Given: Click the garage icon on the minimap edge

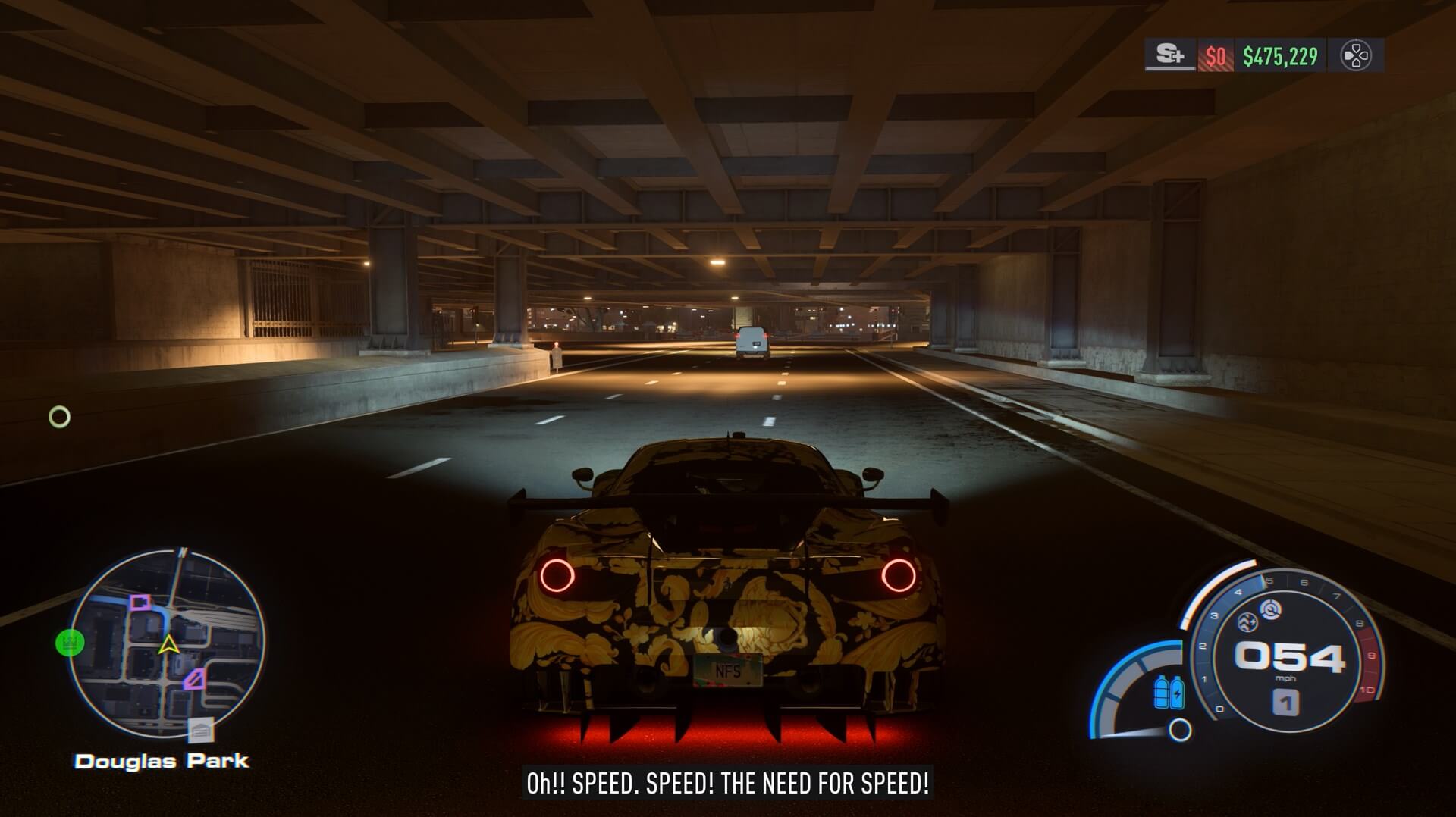Looking at the screenshot, I should tap(201, 731).
